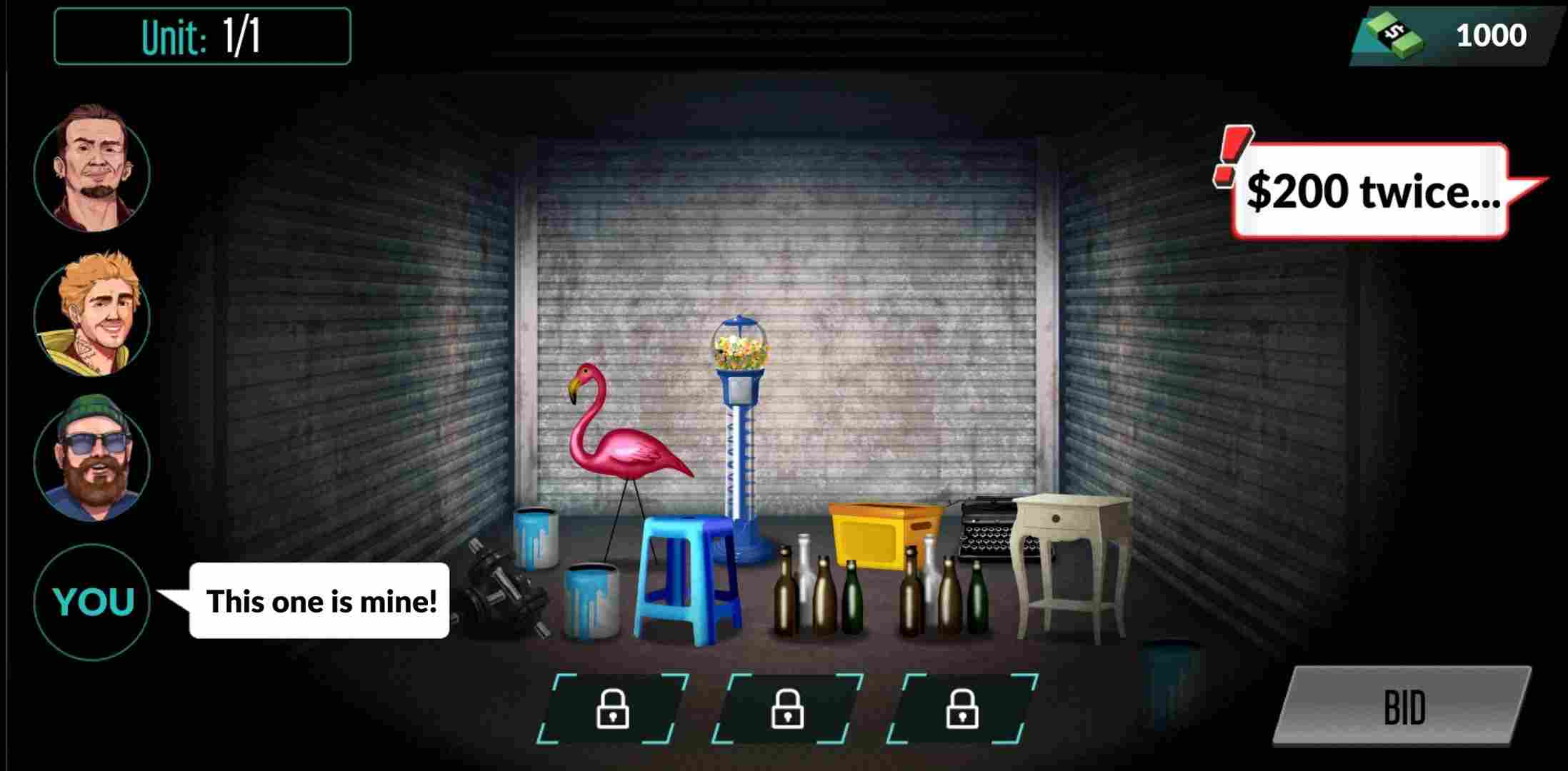Open the Unit 1/1 counter display
Image resolution: width=1568 pixels, height=771 pixels.
(200, 36)
